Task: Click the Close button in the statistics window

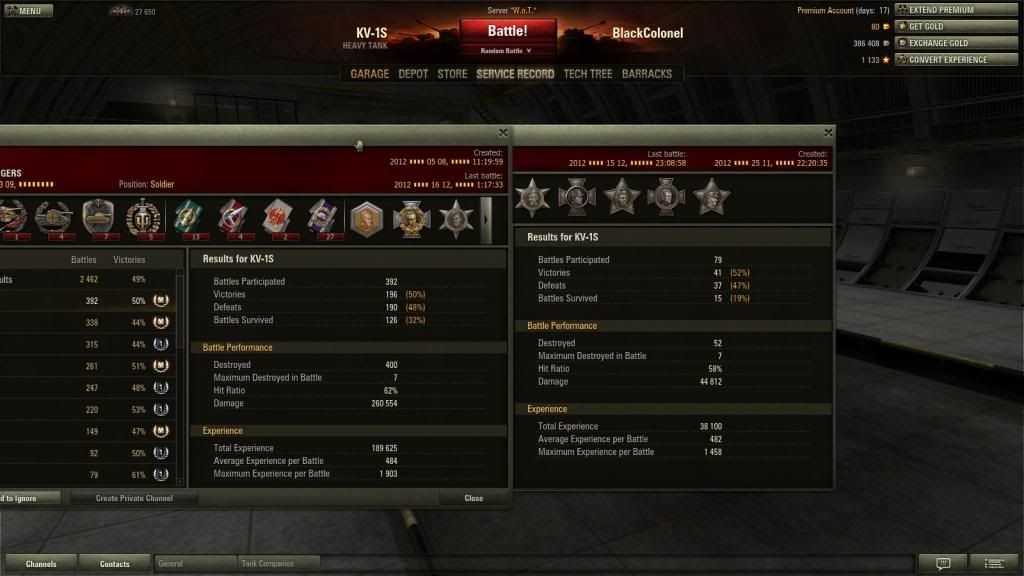Action: tap(473, 498)
